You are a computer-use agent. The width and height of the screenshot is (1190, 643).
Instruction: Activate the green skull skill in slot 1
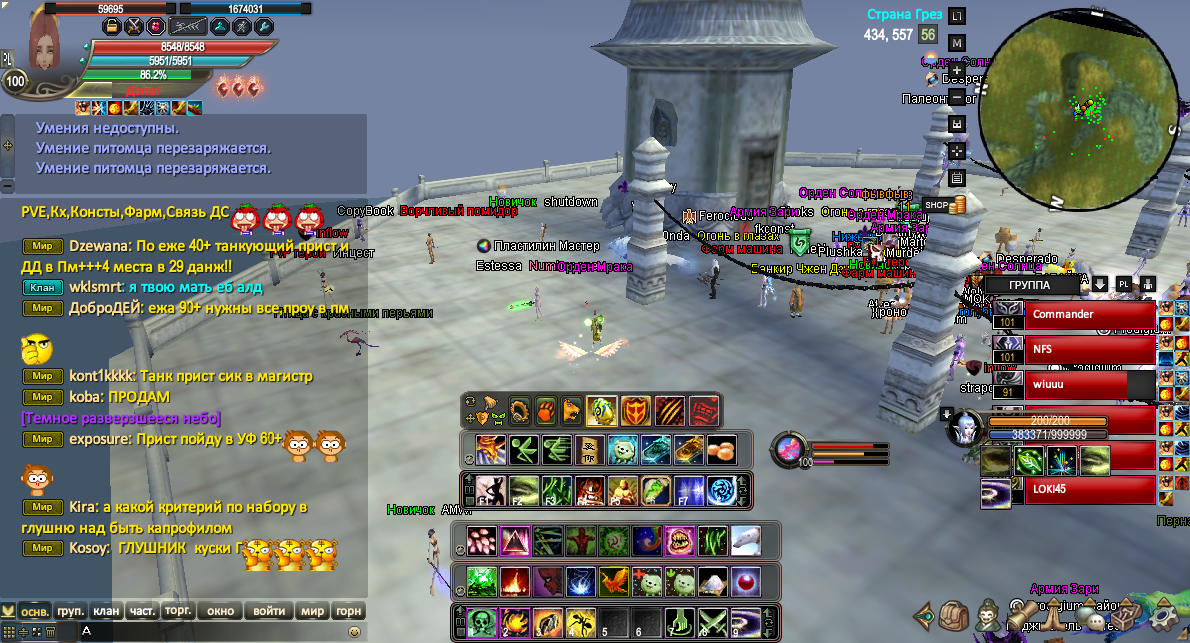coord(482,623)
